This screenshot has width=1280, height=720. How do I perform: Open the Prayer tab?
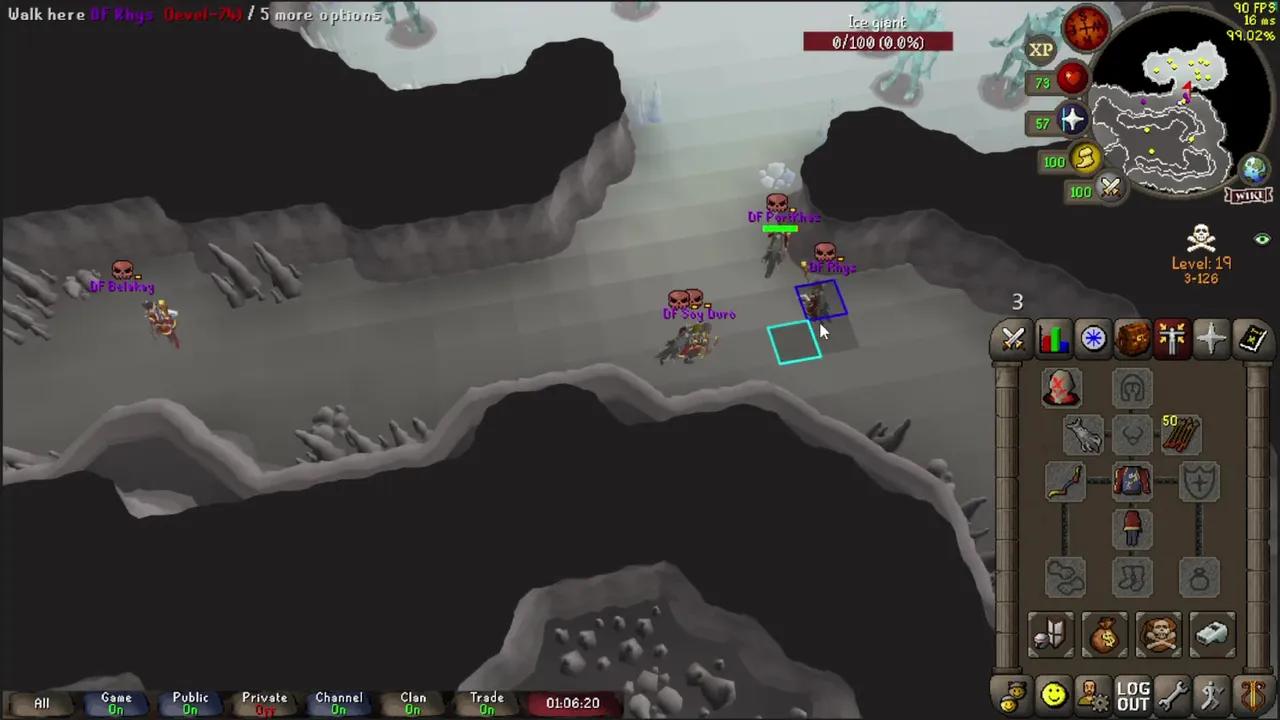[x=1211, y=339]
